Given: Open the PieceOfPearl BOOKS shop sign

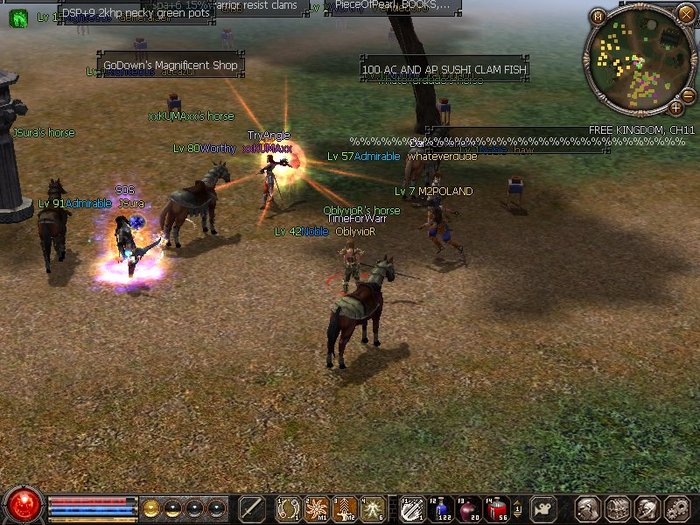Looking at the screenshot, I should (392, 6).
